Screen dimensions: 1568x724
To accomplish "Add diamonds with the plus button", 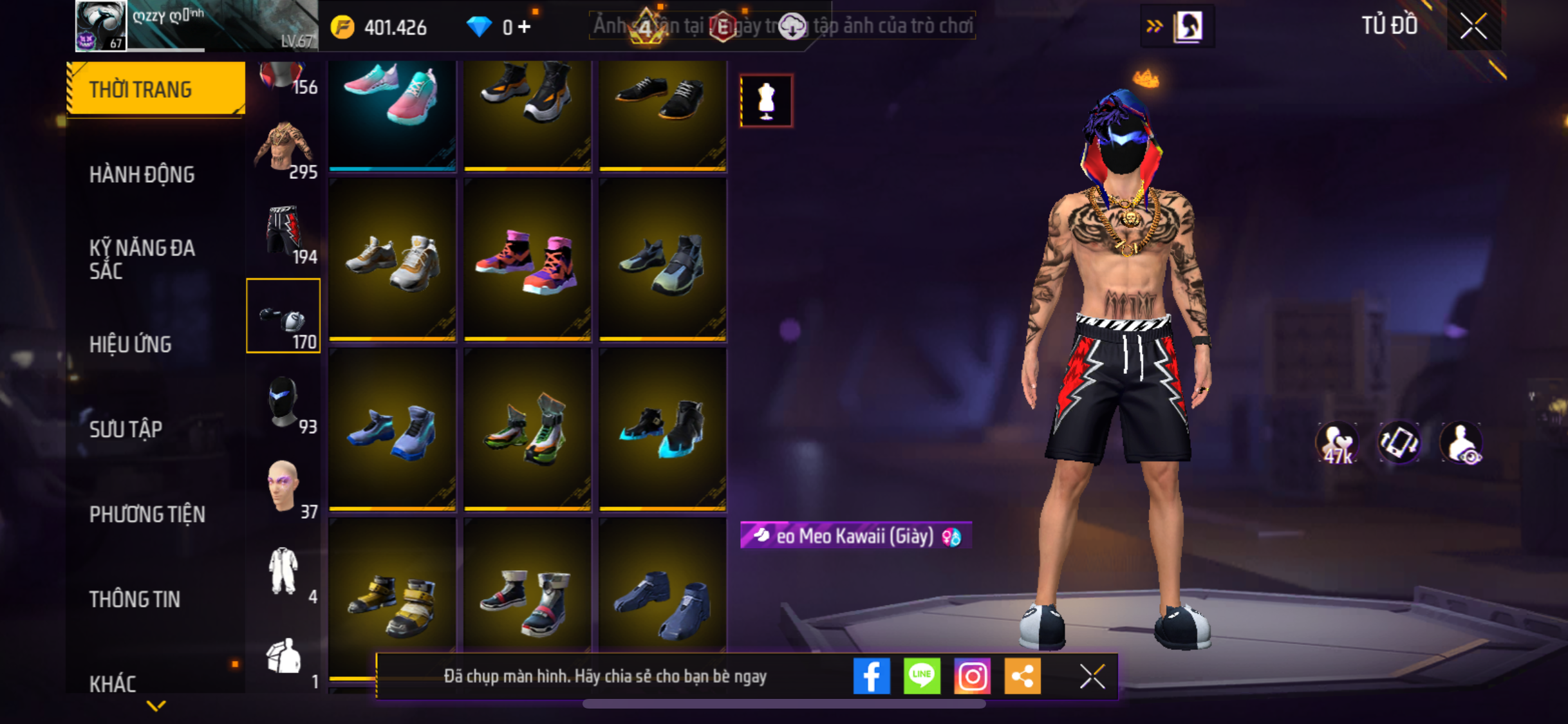I will [525, 27].
